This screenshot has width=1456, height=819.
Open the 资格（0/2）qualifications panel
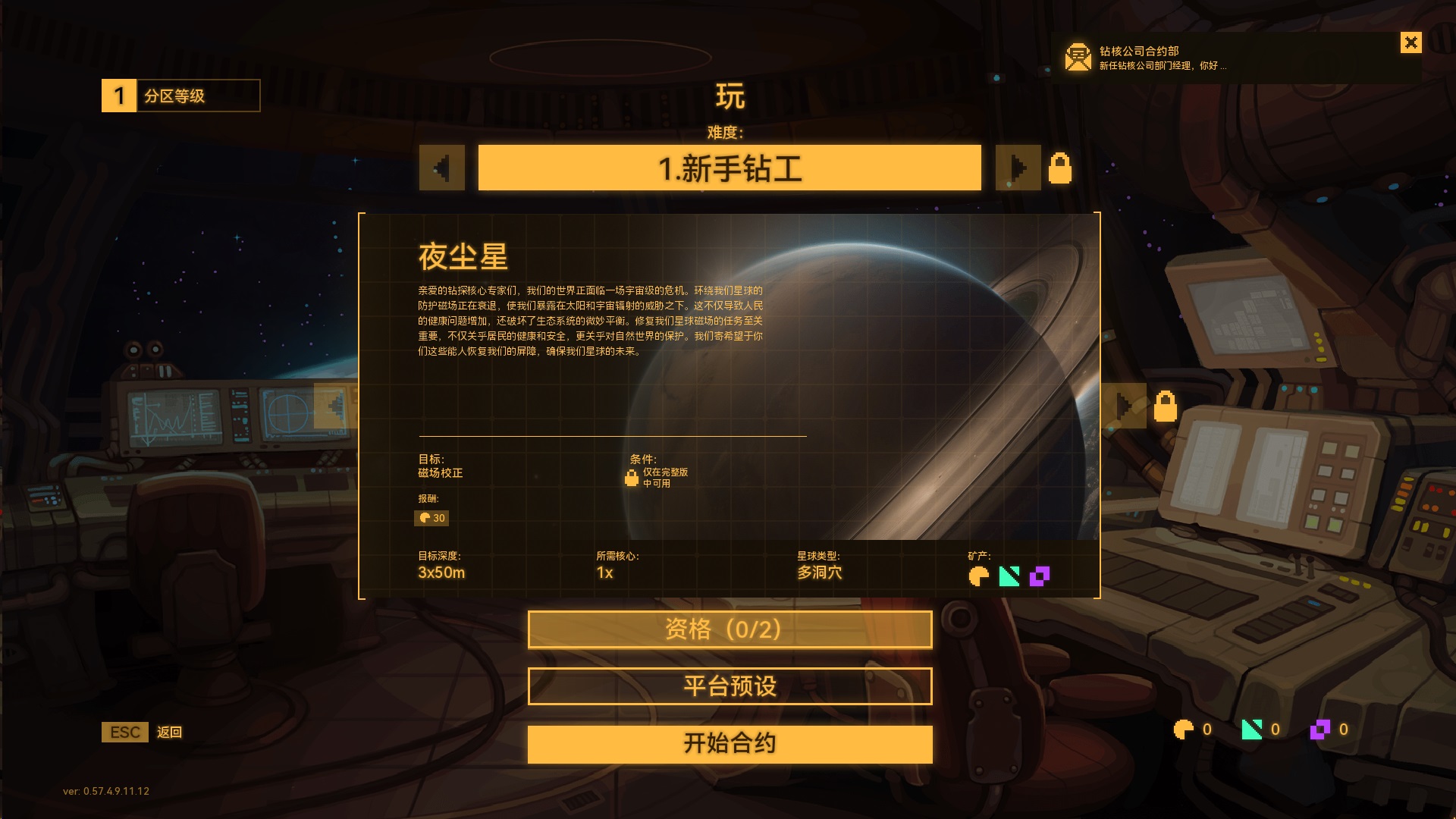point(729,629)
